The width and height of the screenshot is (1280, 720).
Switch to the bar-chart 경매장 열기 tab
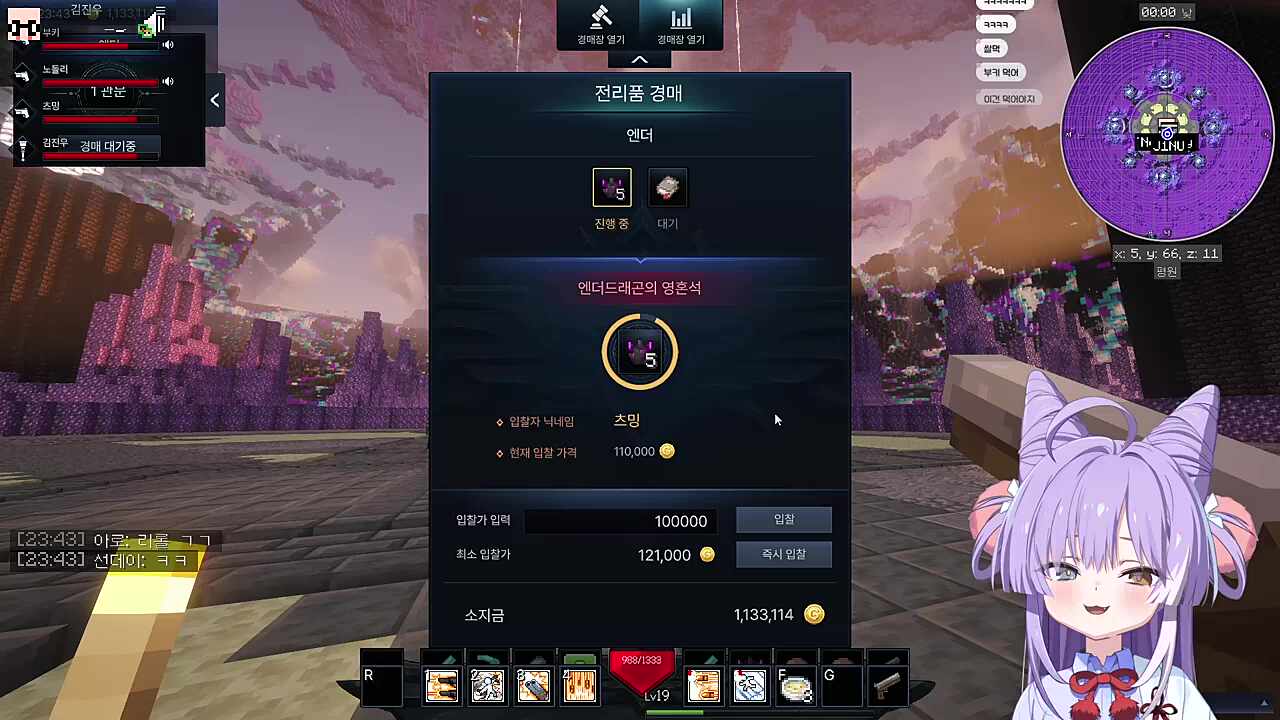[681, 20]
